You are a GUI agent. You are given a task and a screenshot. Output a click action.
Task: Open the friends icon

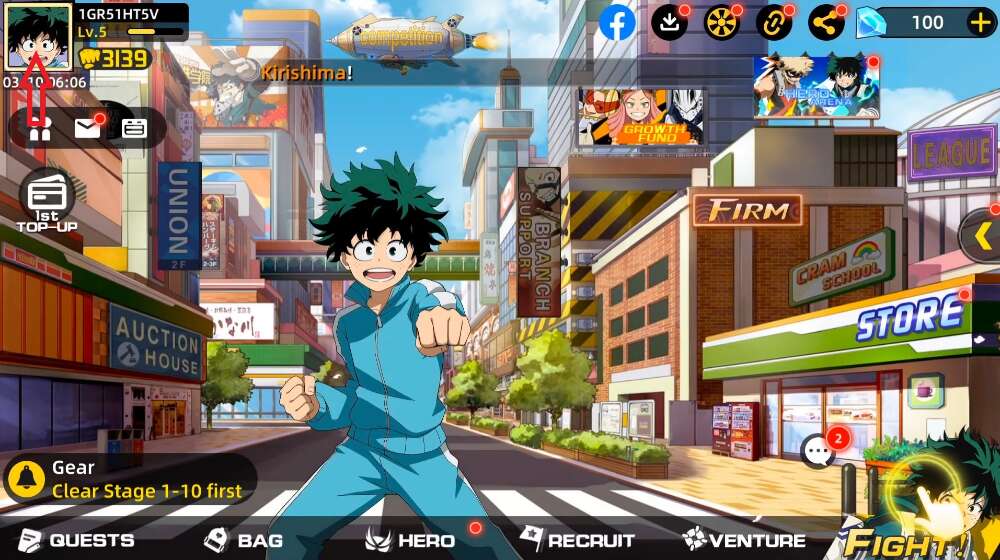40,127
